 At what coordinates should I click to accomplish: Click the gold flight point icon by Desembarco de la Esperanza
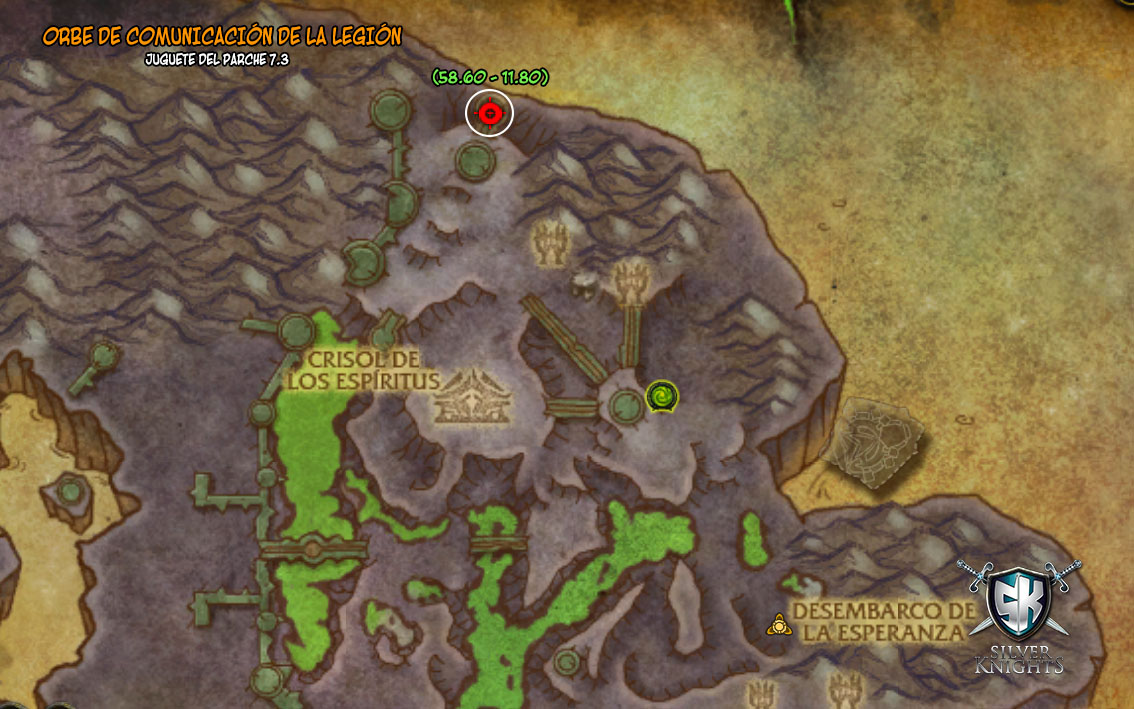click(x=777, y=625)
